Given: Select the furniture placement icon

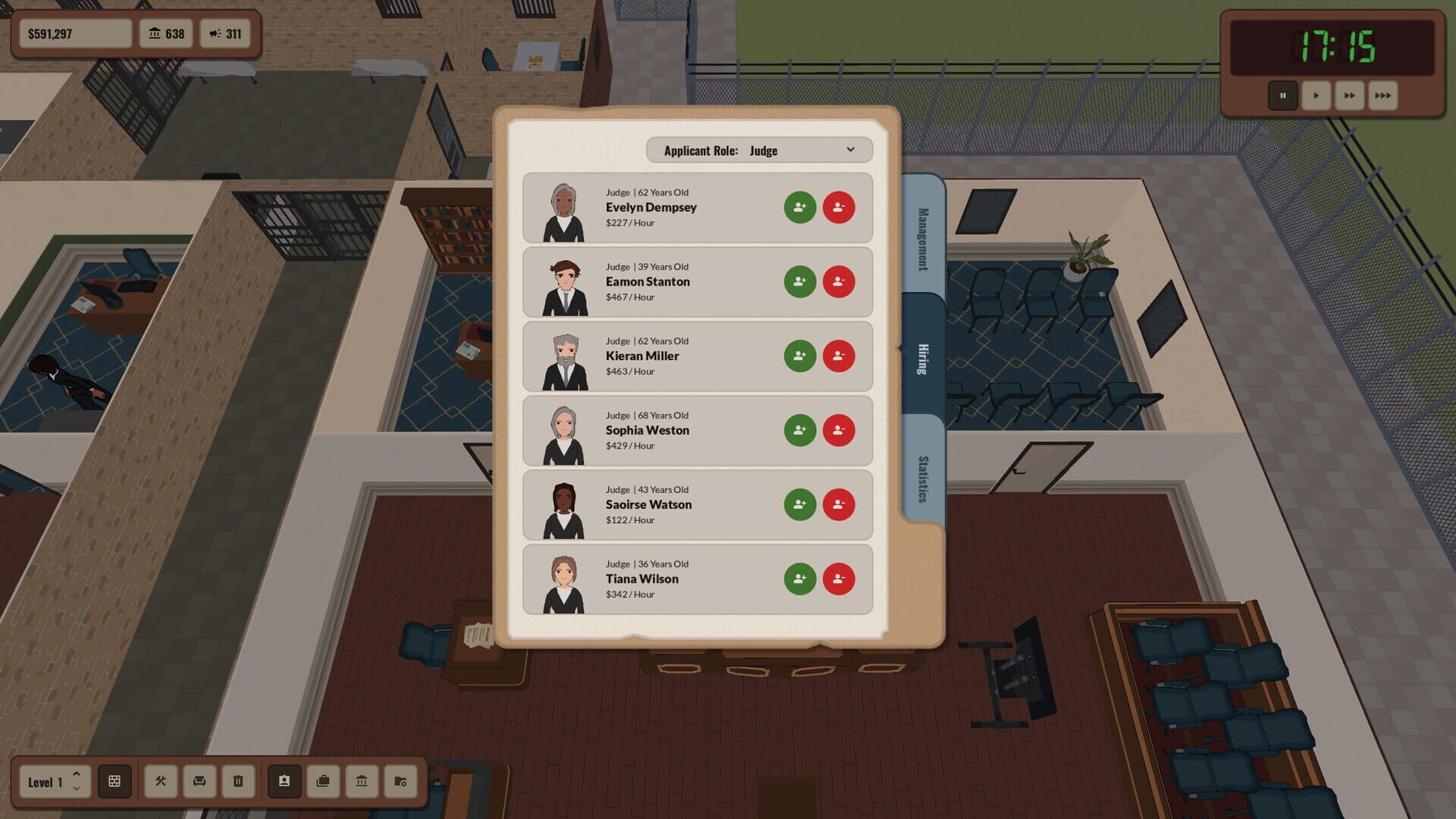Looking at the screenshot, I should (x=199, y=782).
